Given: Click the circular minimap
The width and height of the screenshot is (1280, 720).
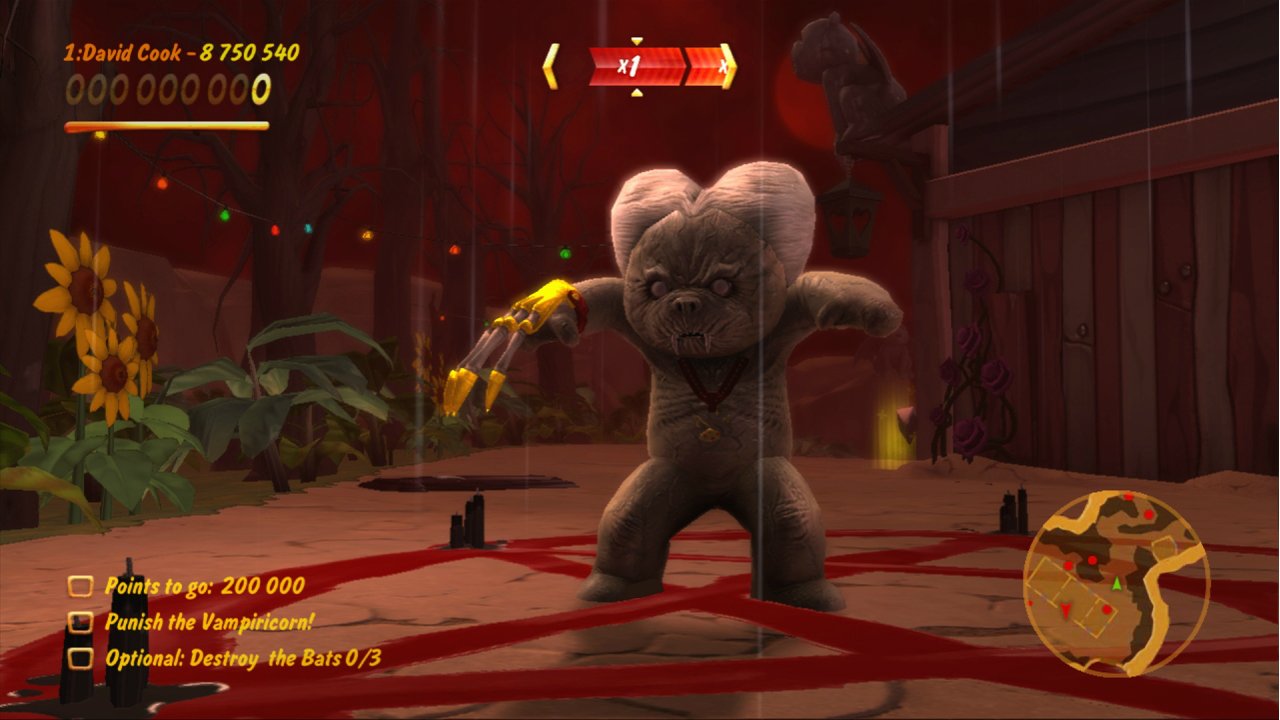Looking at the screenshot, I should coord(1116,581).
